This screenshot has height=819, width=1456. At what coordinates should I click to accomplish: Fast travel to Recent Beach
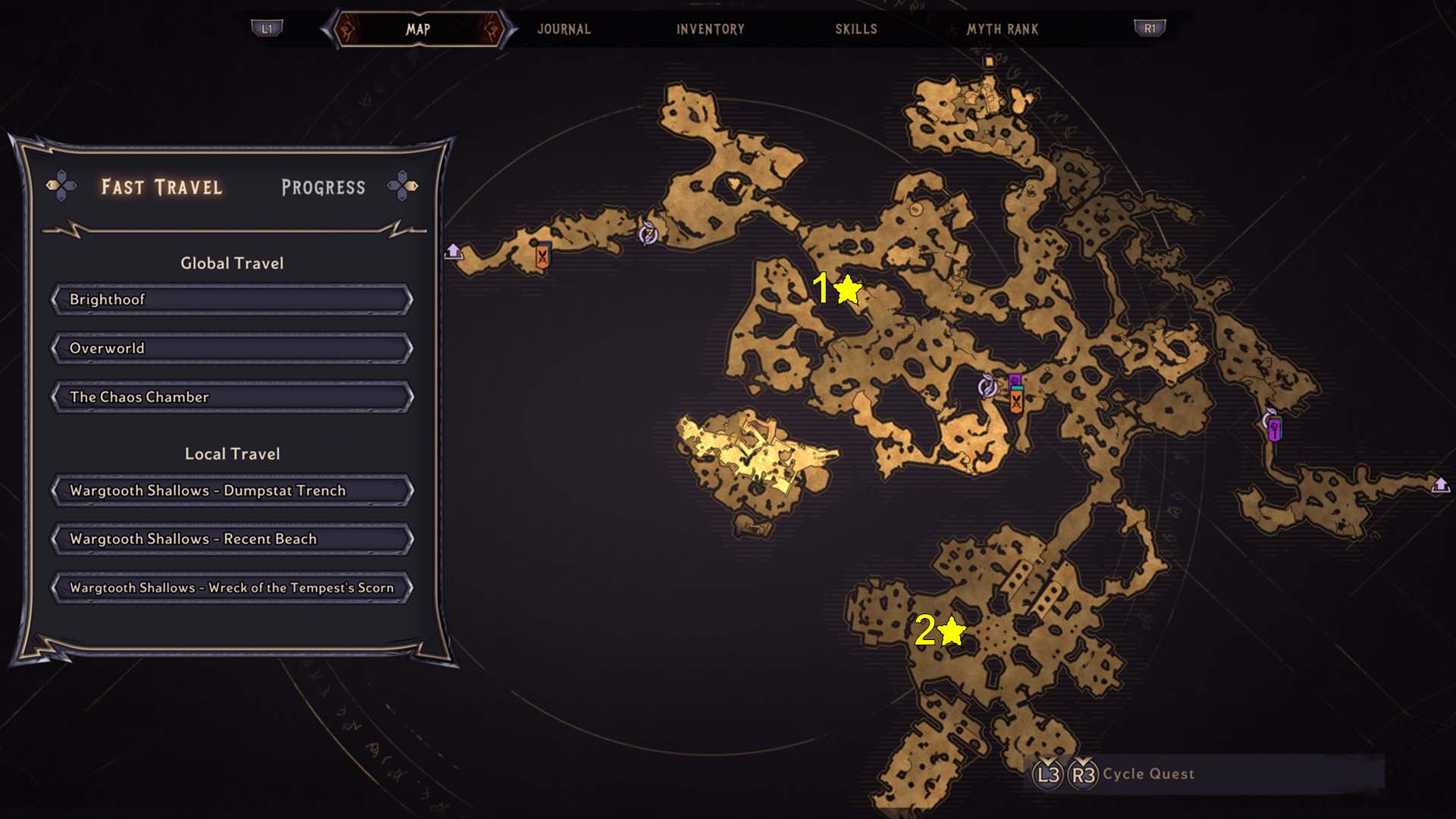point(232,539)
